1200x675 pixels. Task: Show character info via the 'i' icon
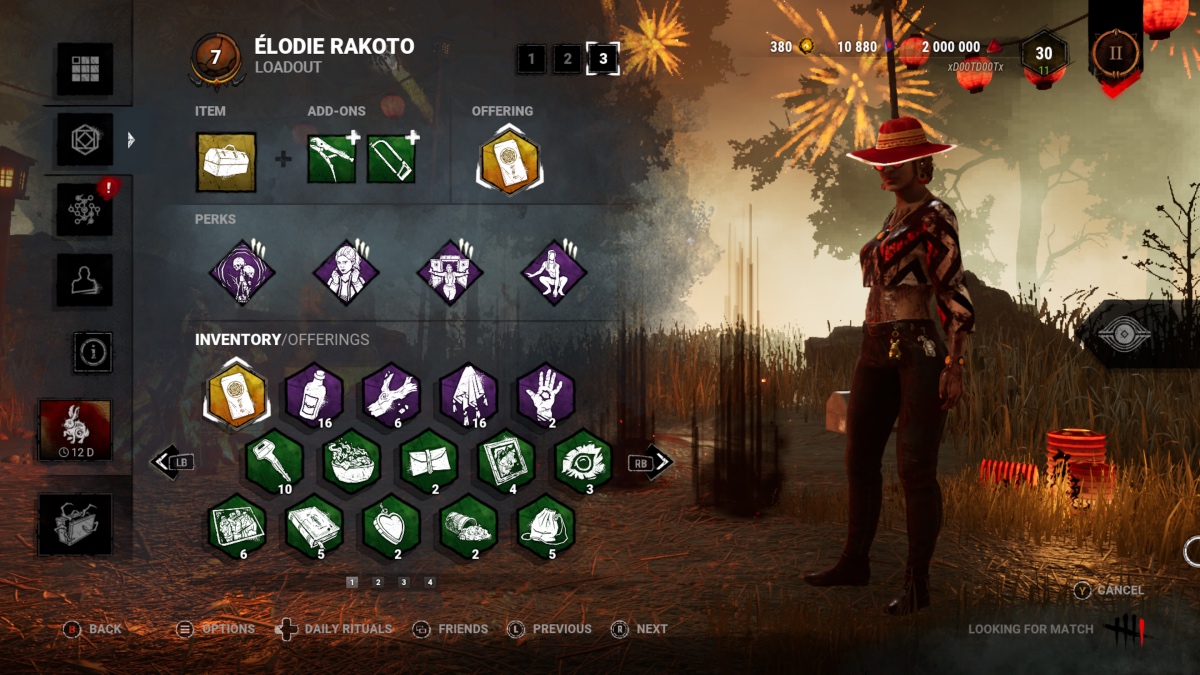[x=93, y=352]
